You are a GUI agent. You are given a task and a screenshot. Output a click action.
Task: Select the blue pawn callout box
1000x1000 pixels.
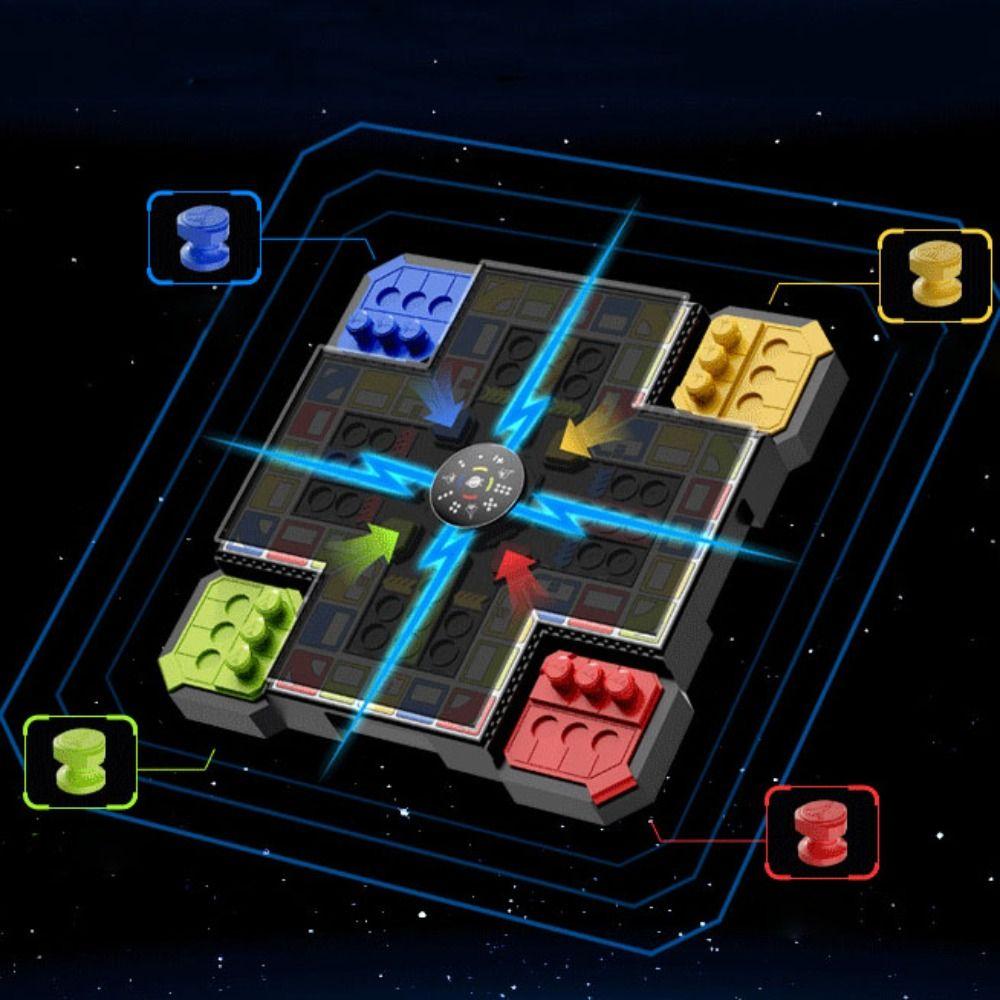[204, 238]
